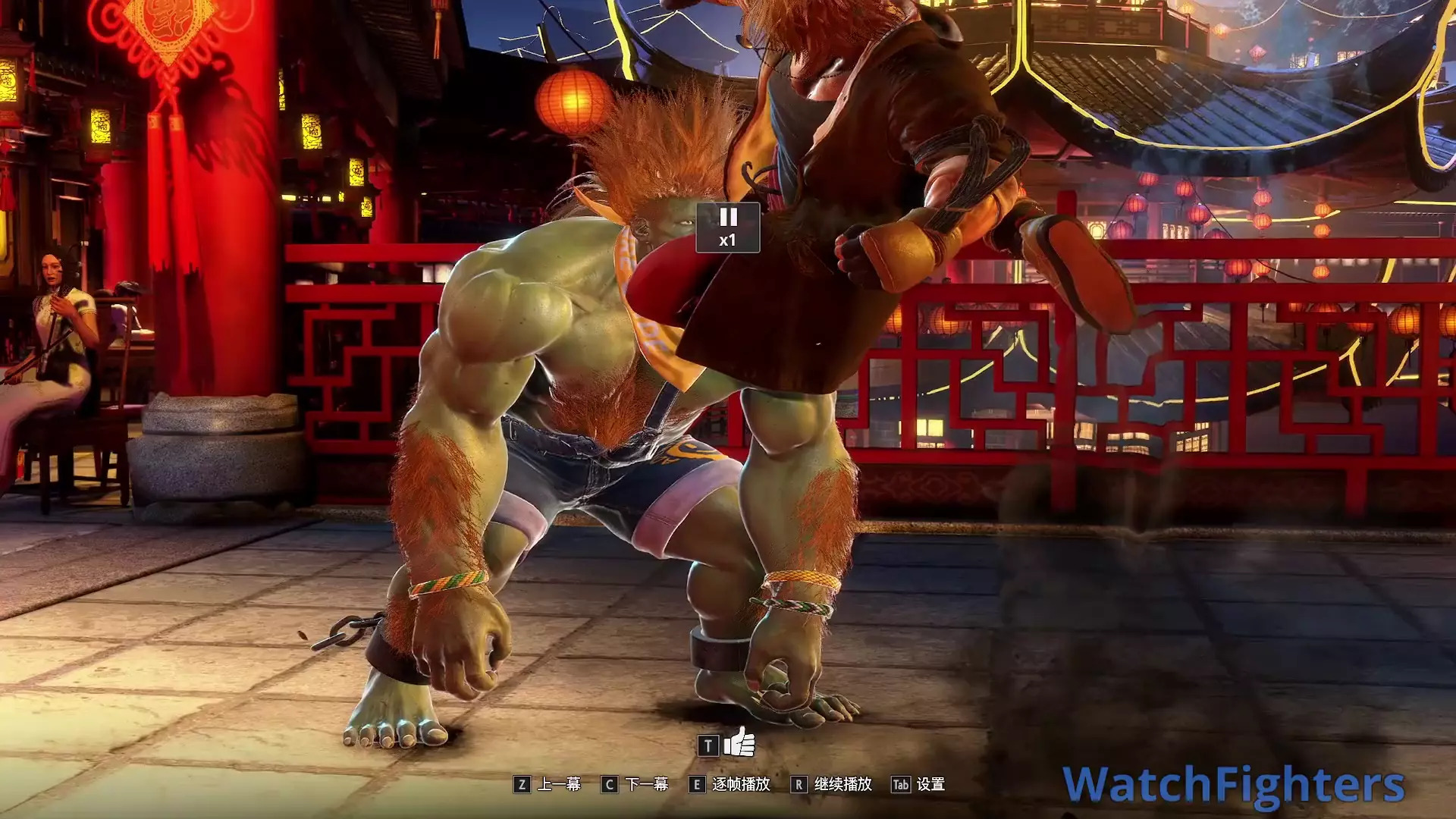
Task: Click the pause indicator showing x1 speed
Action: coord(727,227)
